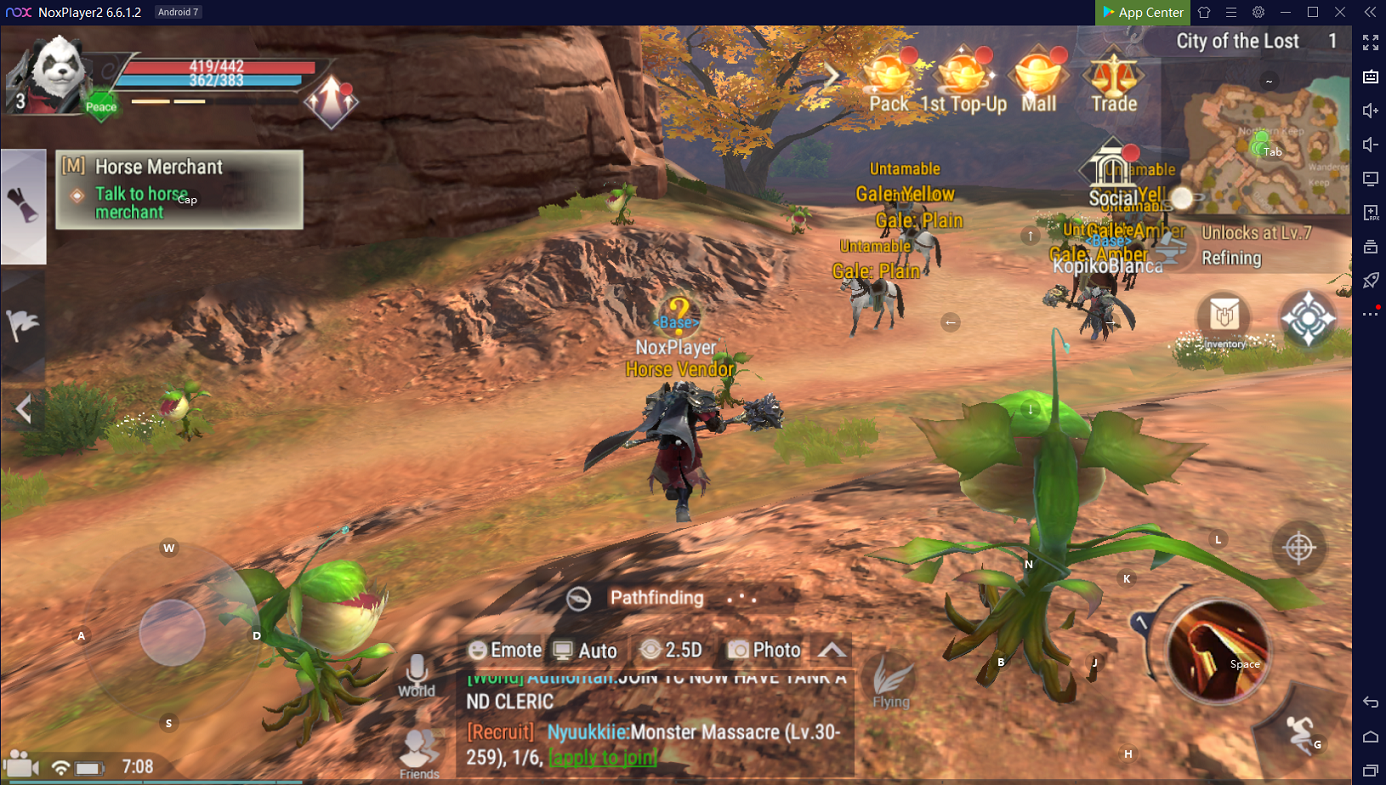The height and width of the screenshot is (785, 1386).
Task: Click the 'apply to join' recruit link
Action: pos(602,758)
